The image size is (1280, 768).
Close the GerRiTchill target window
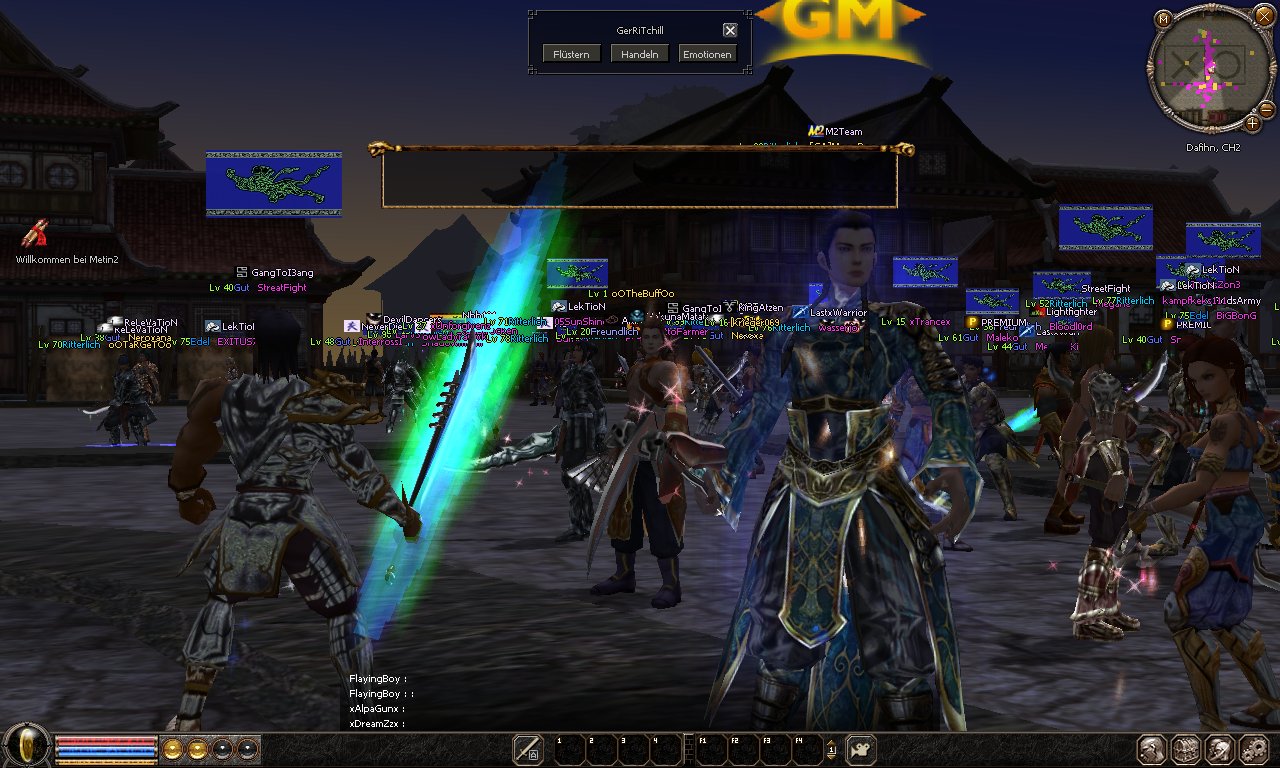(730, 30)
